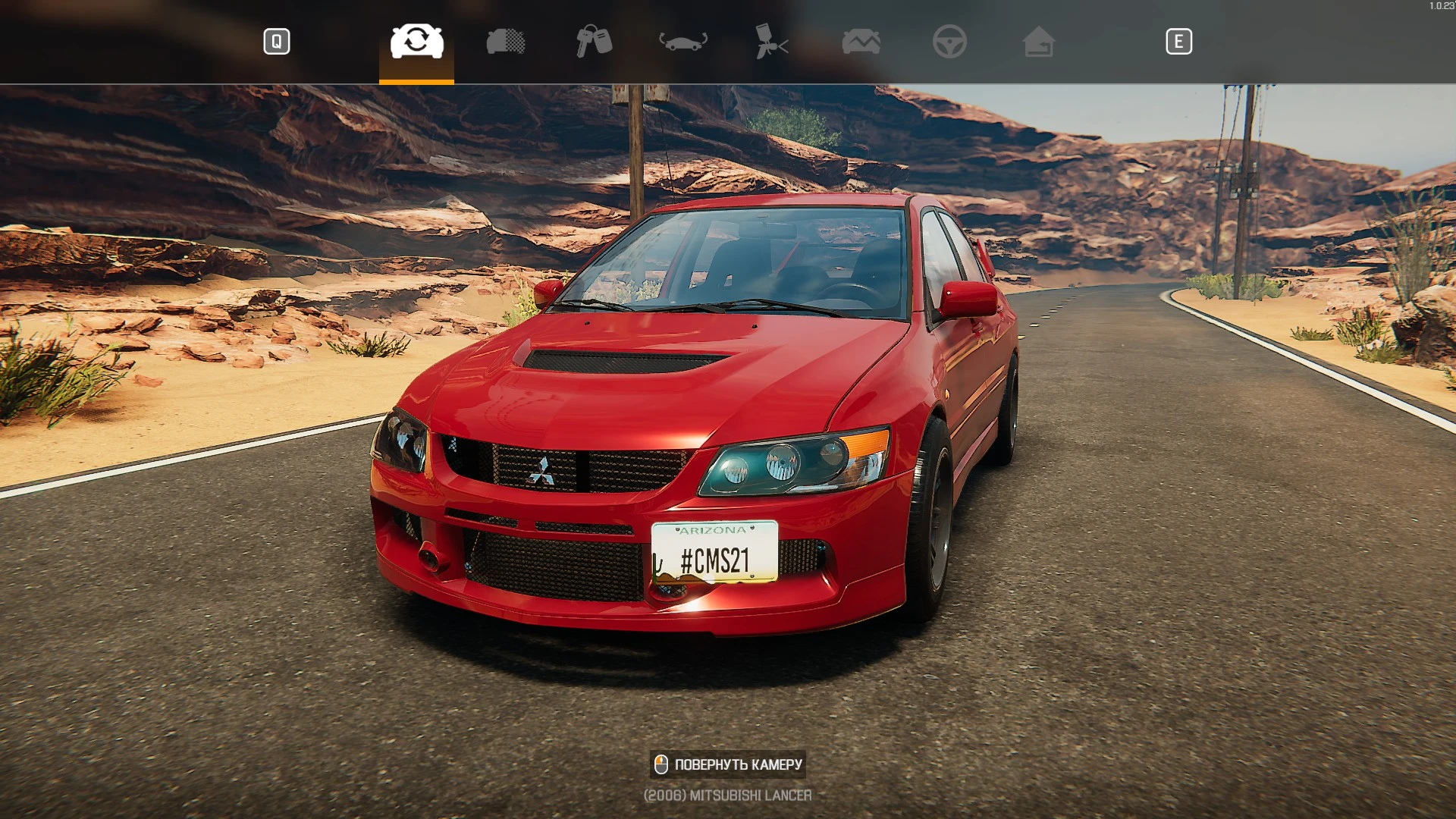The image size is (1456, 819).
Task: Open the spray paint gun icon
Action: (771, 42)
